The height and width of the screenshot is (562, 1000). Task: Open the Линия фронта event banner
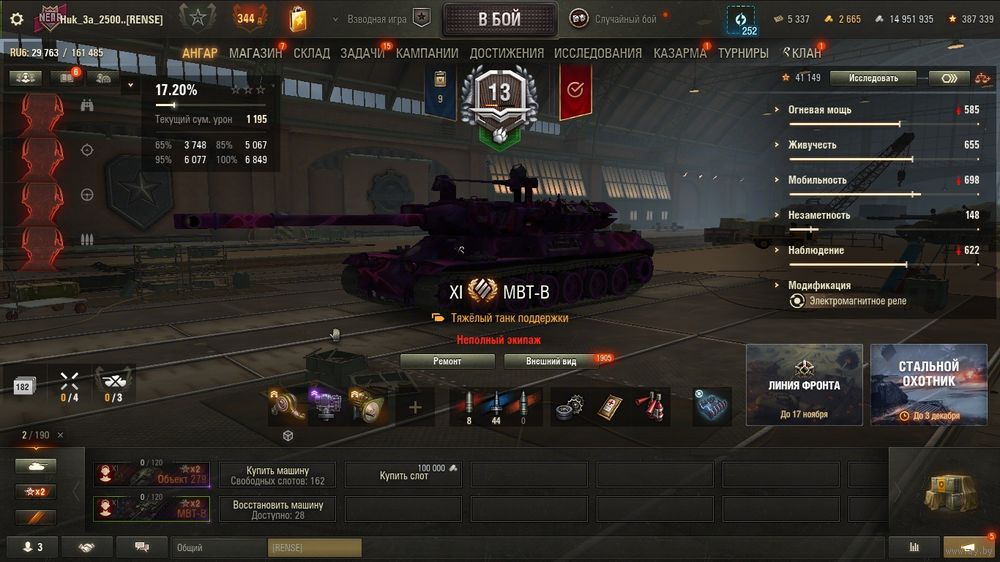click(804, 385)
